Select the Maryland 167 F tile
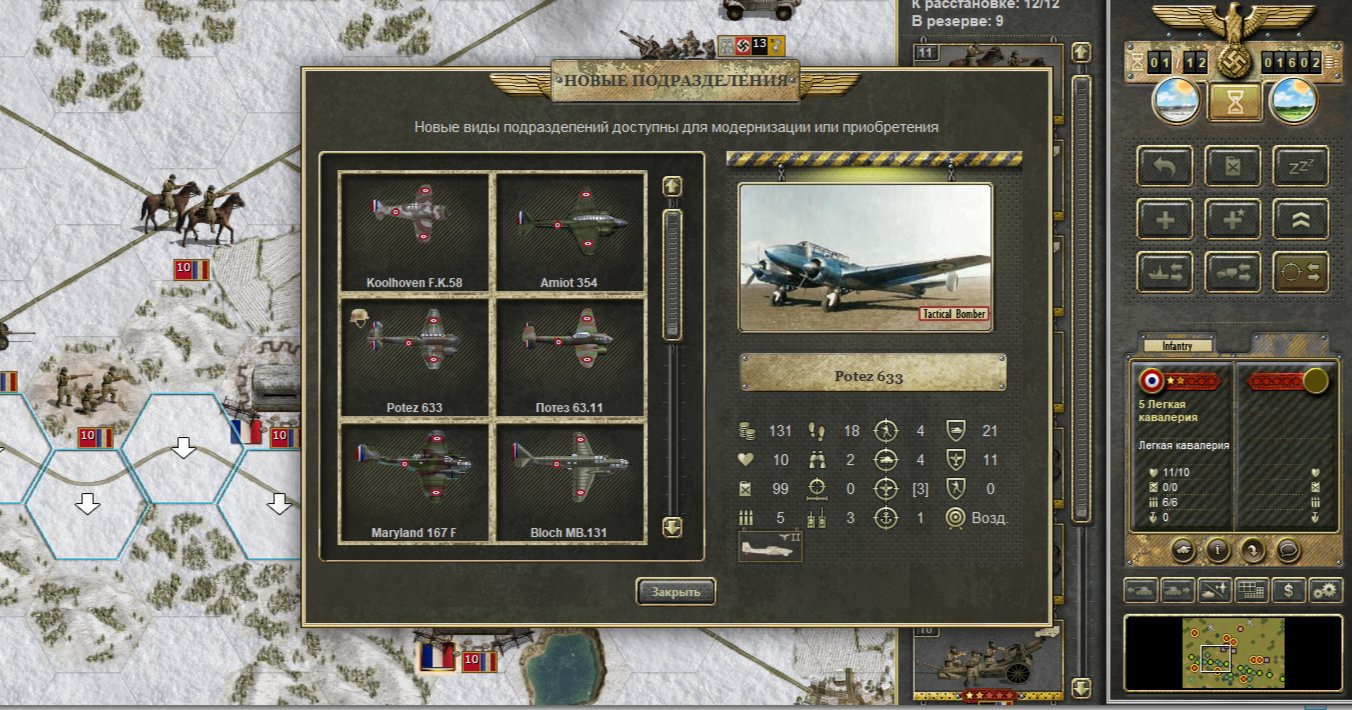This screenshot has height=710, width=1352. click(414, 481)
